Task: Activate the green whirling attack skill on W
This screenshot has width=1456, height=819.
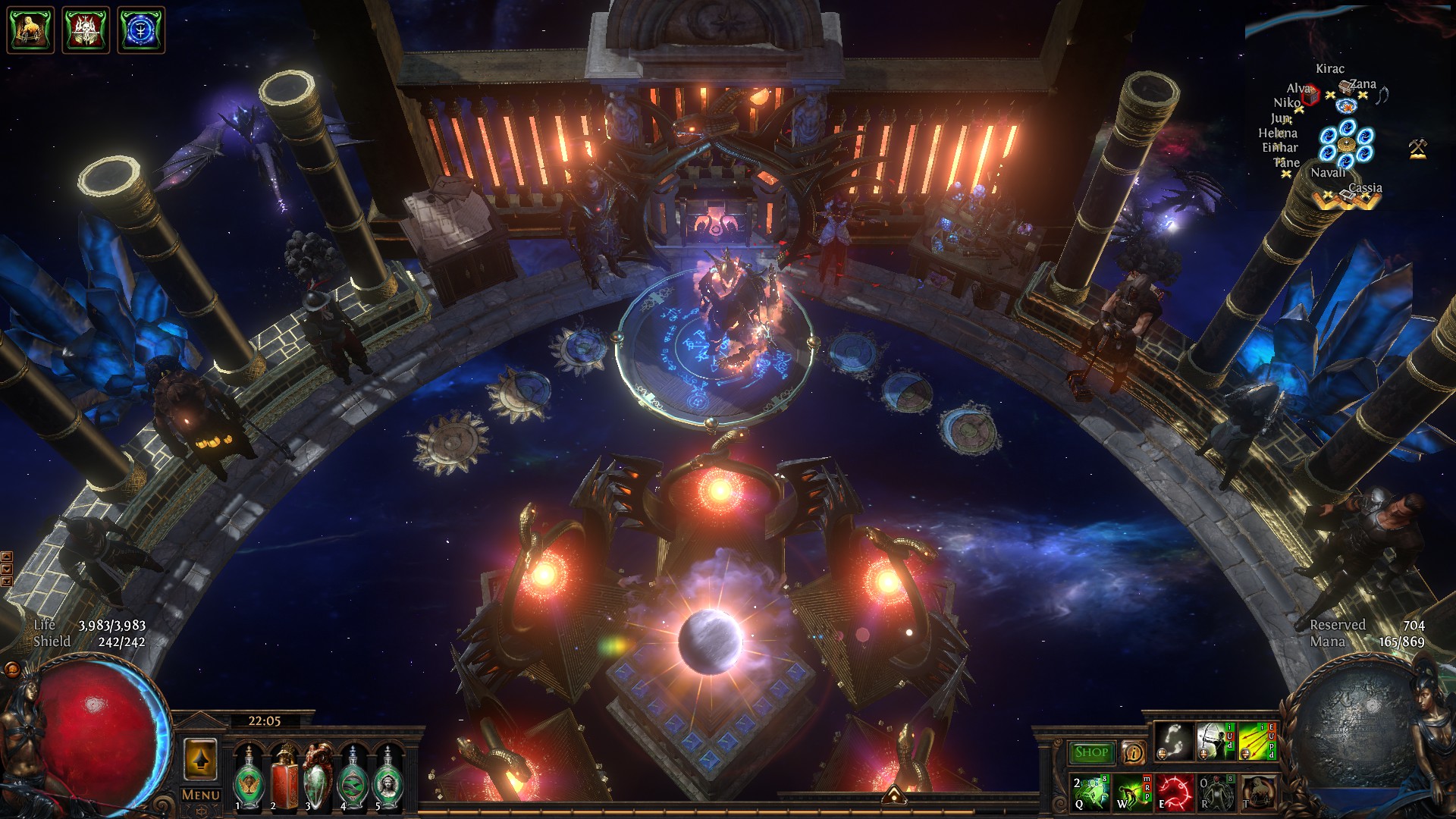Action: tap(1132, 792)
